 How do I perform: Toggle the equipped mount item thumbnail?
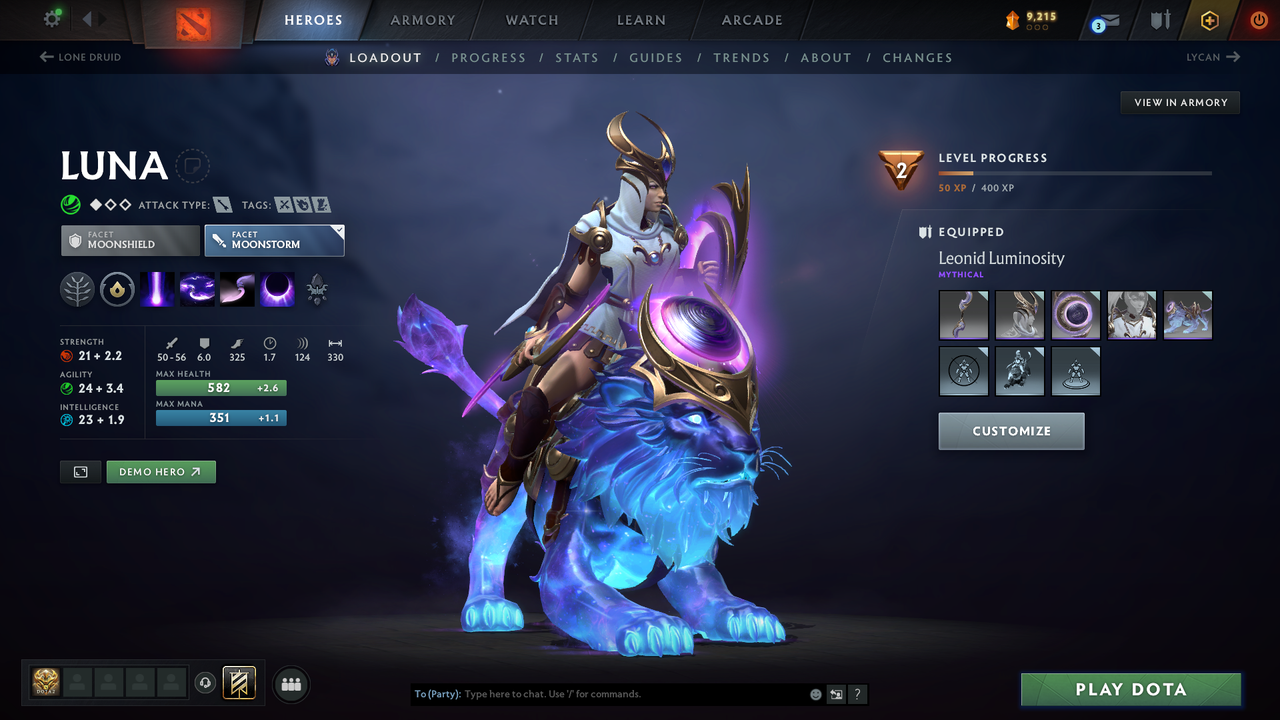(x=1188, y=315)
